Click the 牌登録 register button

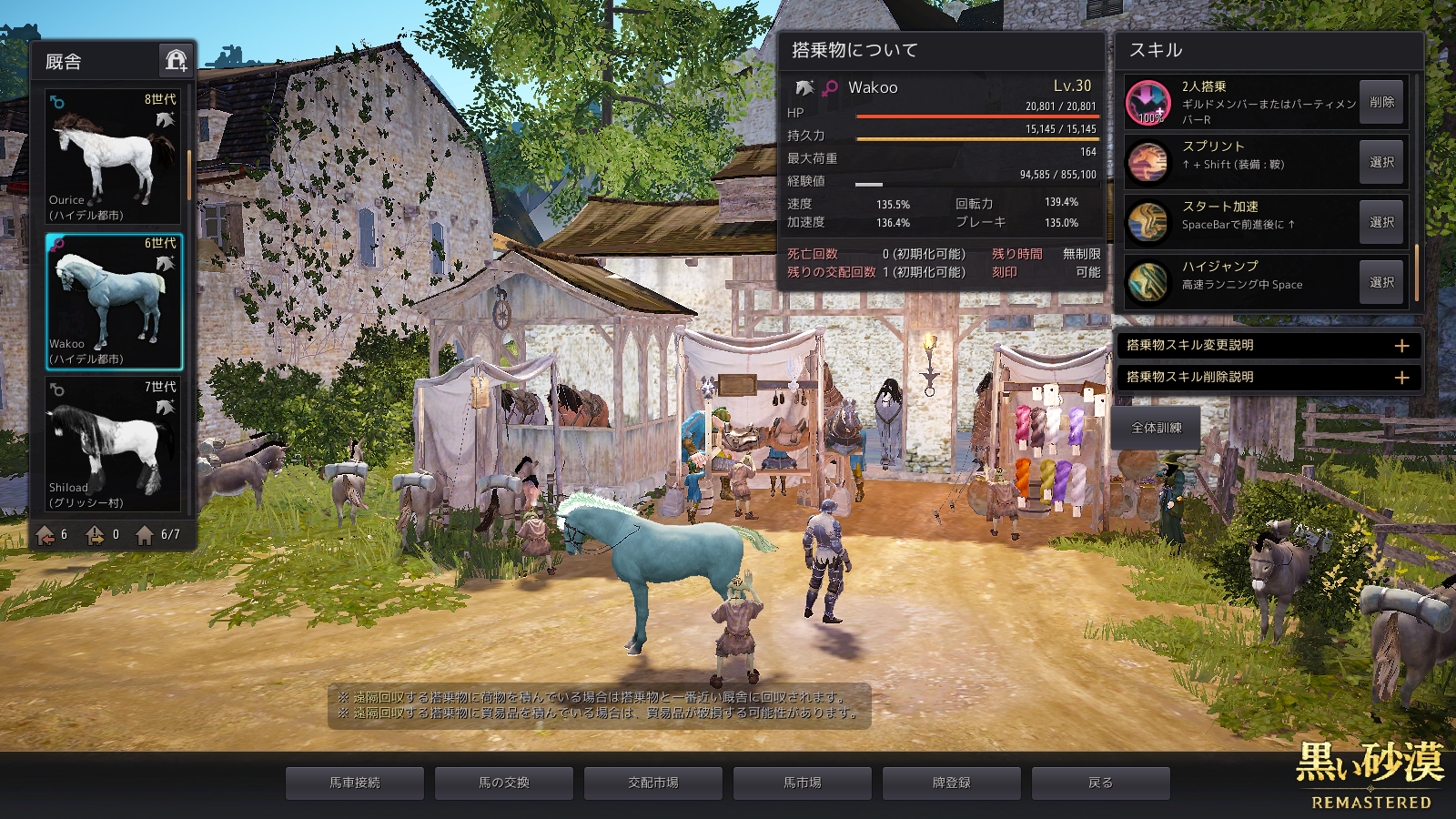pyautogui.click(x=952, y=783)
